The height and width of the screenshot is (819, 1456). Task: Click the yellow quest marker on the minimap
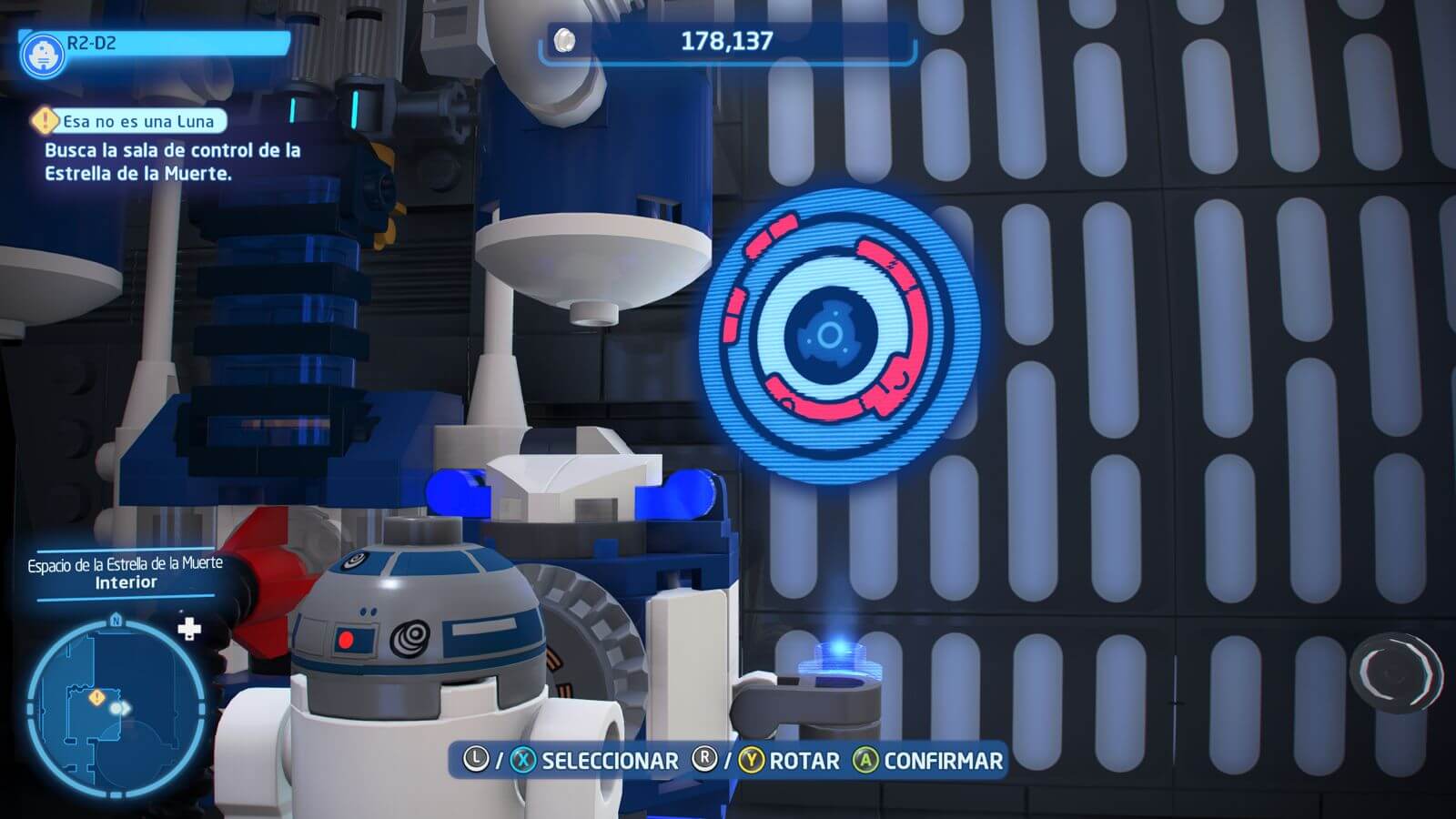pos(97,697)
